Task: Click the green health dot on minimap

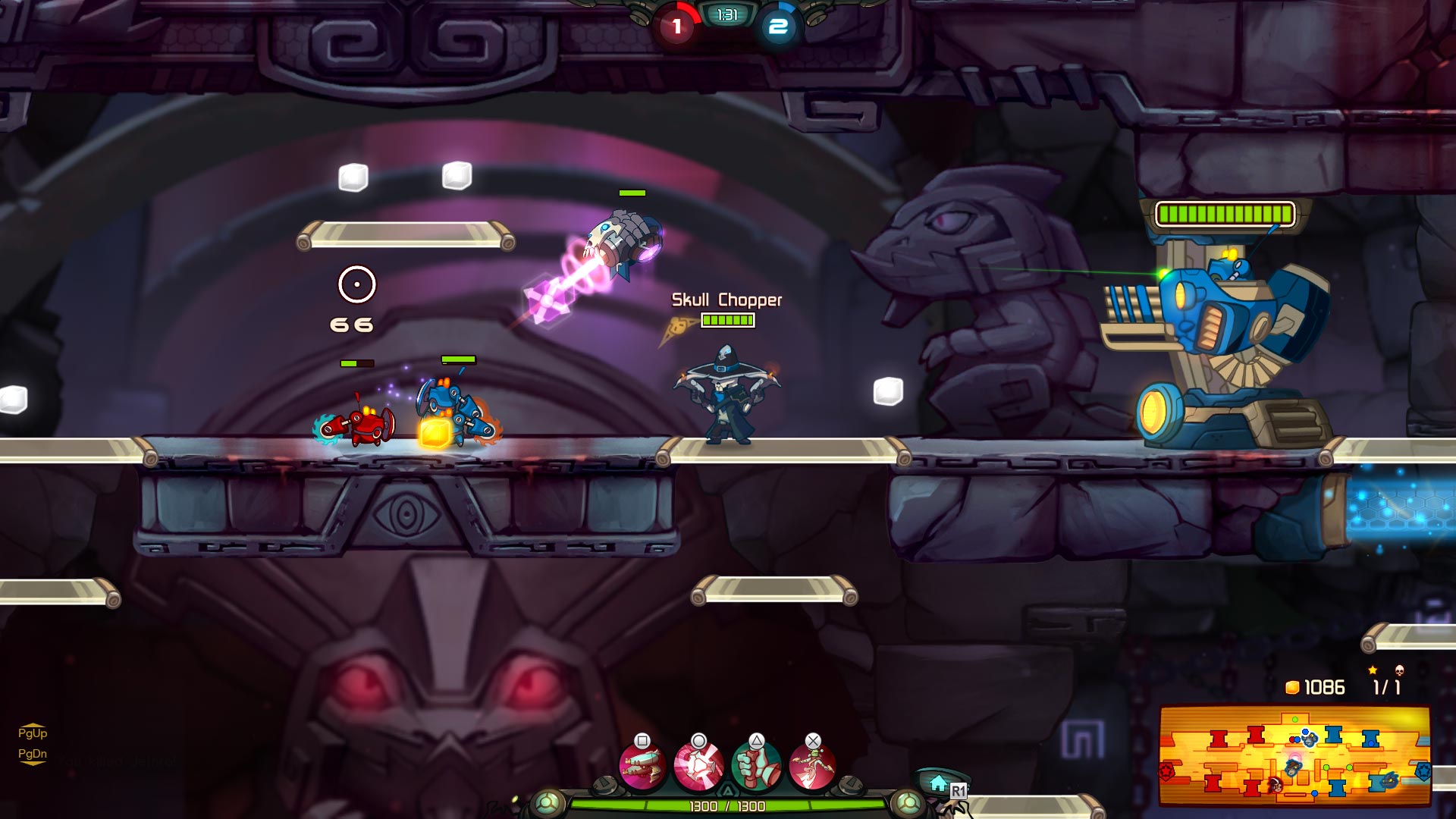Action: click(x=1295, y=720)
